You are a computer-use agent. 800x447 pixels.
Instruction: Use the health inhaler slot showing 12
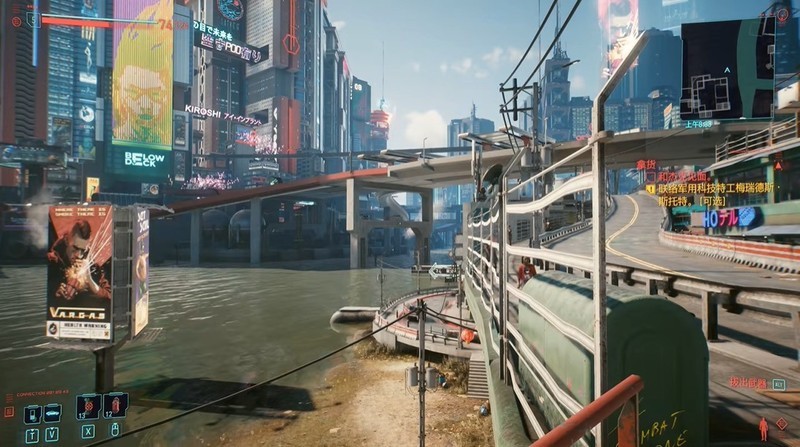[114, 405]
